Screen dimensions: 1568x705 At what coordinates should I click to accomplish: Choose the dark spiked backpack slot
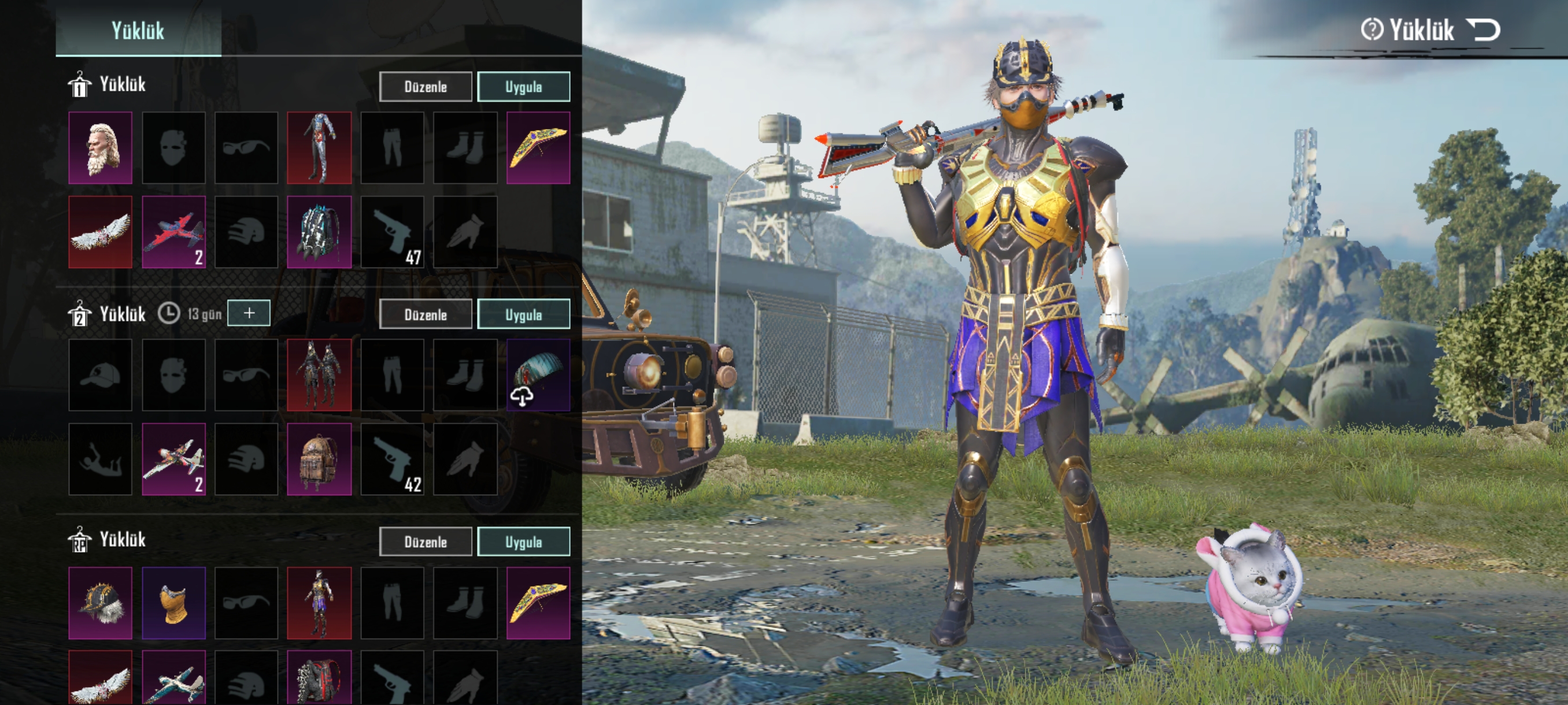[319, 232]
